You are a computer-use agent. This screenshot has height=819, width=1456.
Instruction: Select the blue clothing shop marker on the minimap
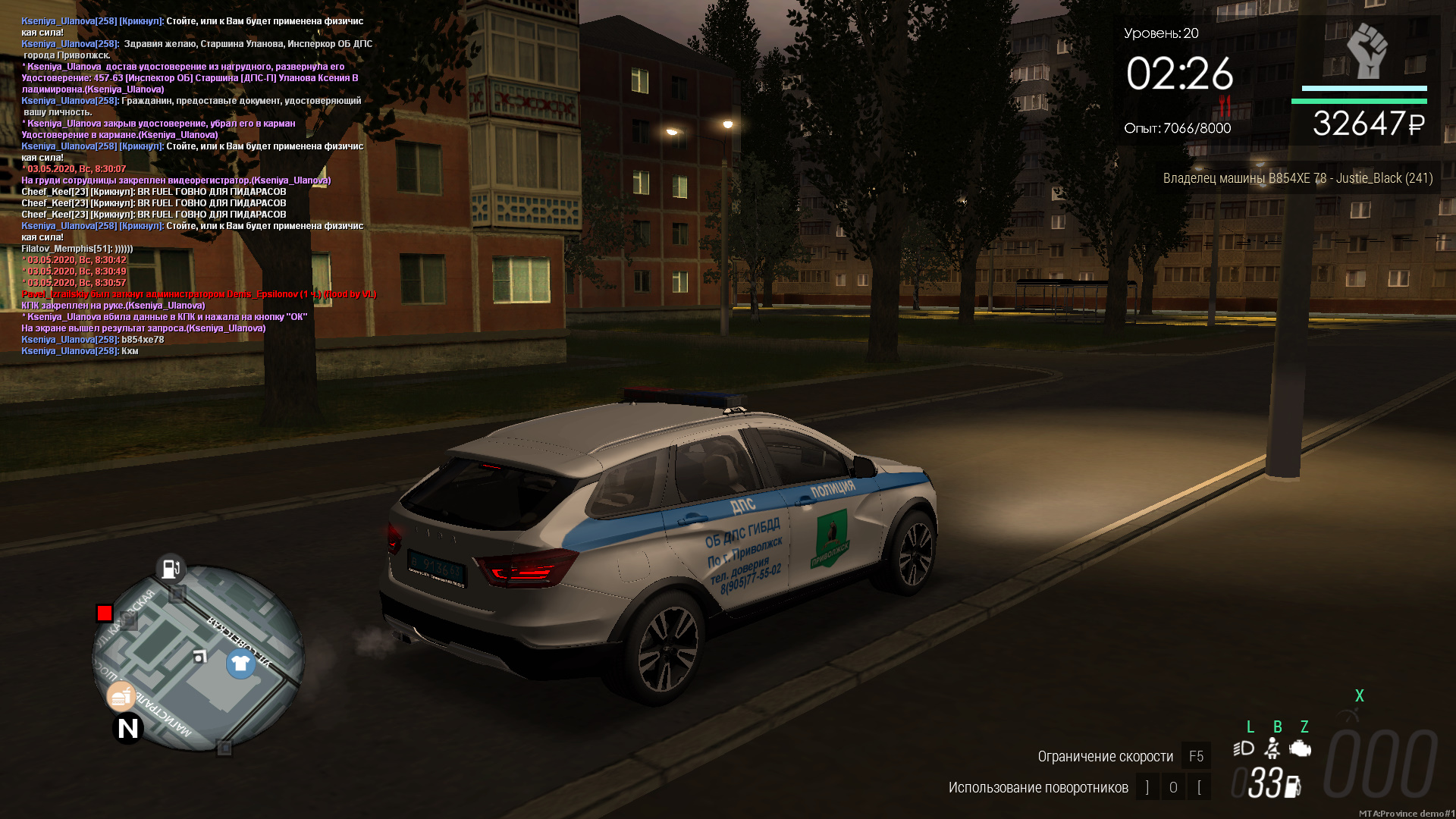point(240,664)
